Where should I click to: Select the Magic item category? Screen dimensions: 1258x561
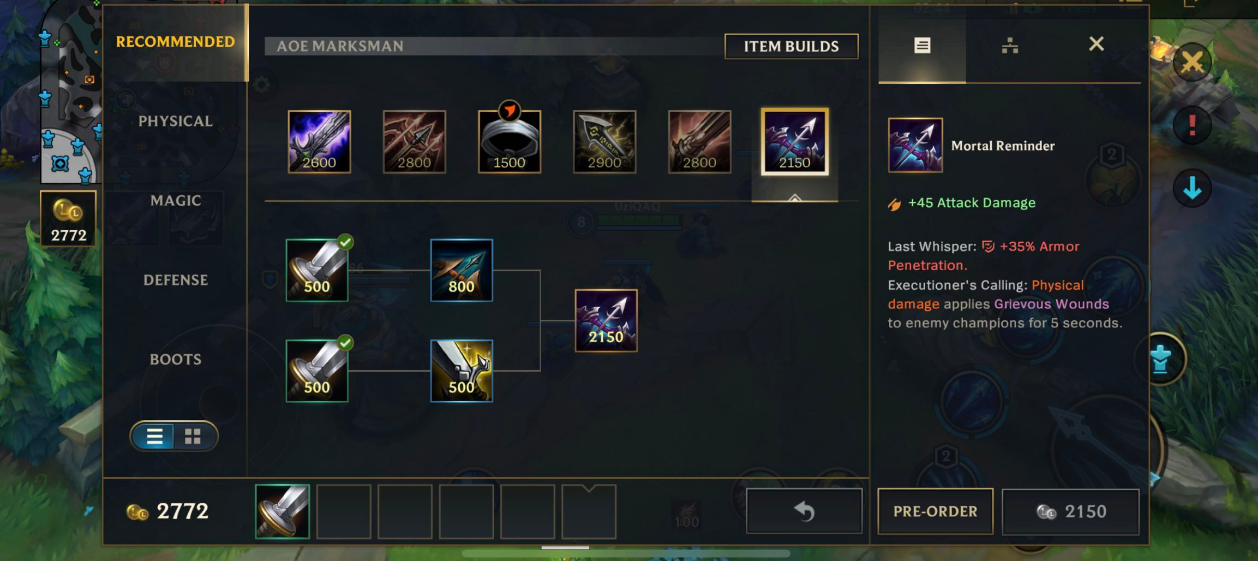(175, 200)
